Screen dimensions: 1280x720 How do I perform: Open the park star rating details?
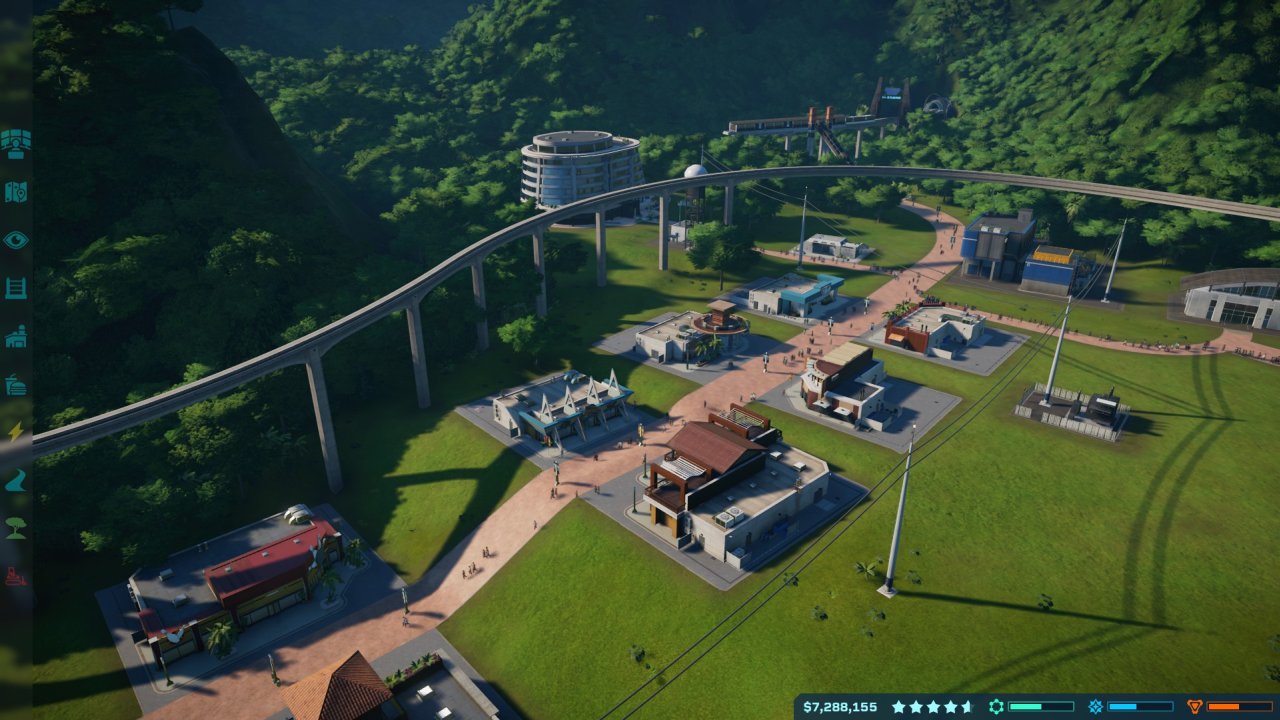coord(931,706)
